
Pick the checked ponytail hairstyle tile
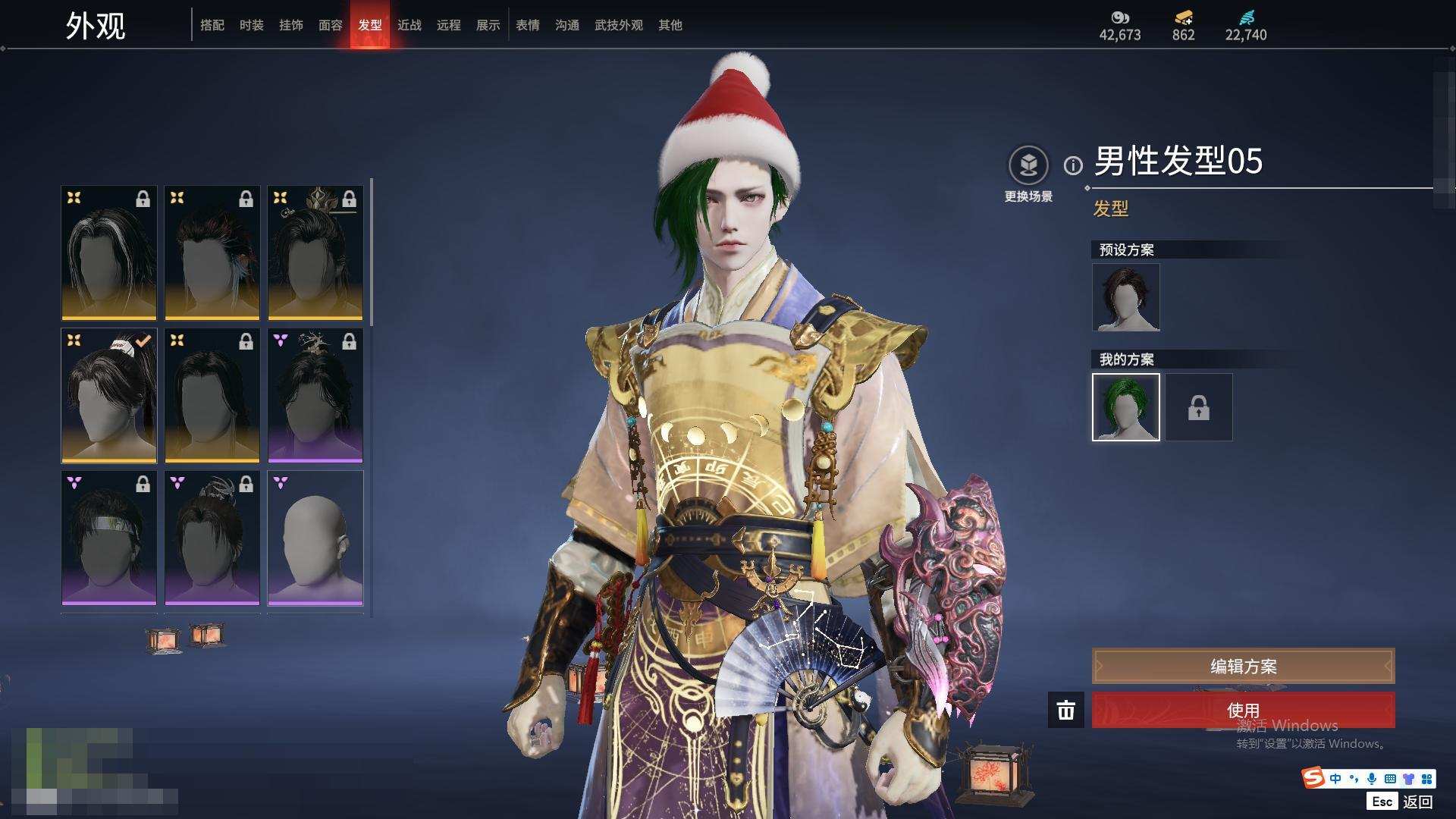(x=109, y=395)
